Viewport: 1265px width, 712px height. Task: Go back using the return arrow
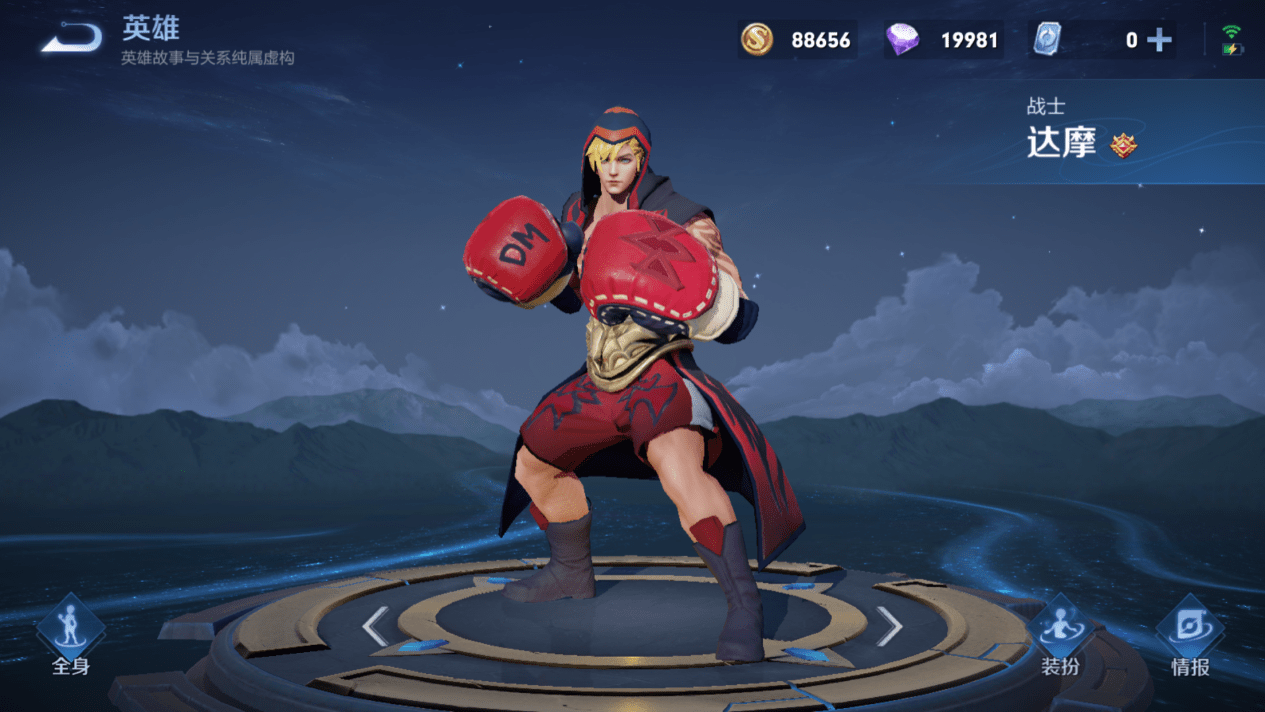pyautogui.click(x=71, y=39)
